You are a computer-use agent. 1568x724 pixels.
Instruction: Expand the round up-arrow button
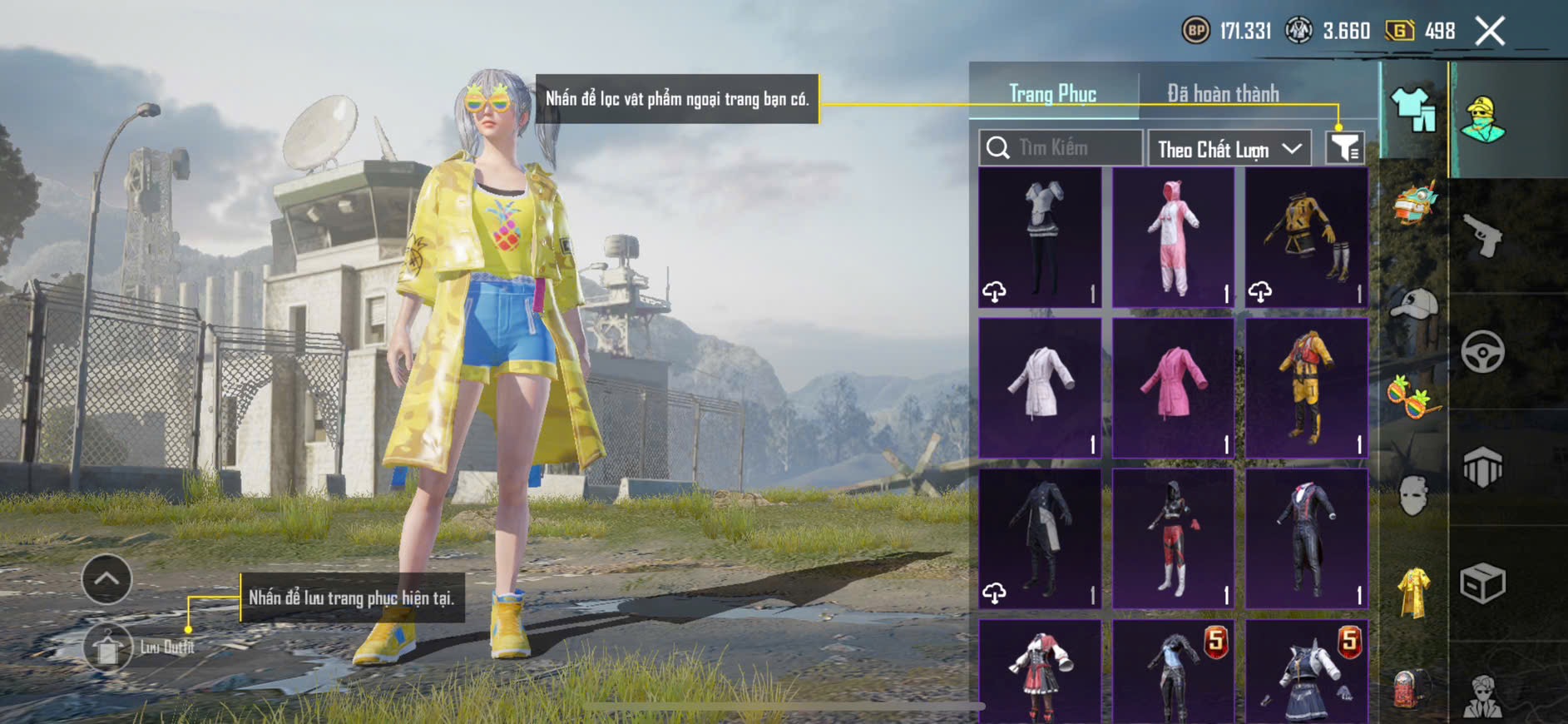tap(106, 579)
